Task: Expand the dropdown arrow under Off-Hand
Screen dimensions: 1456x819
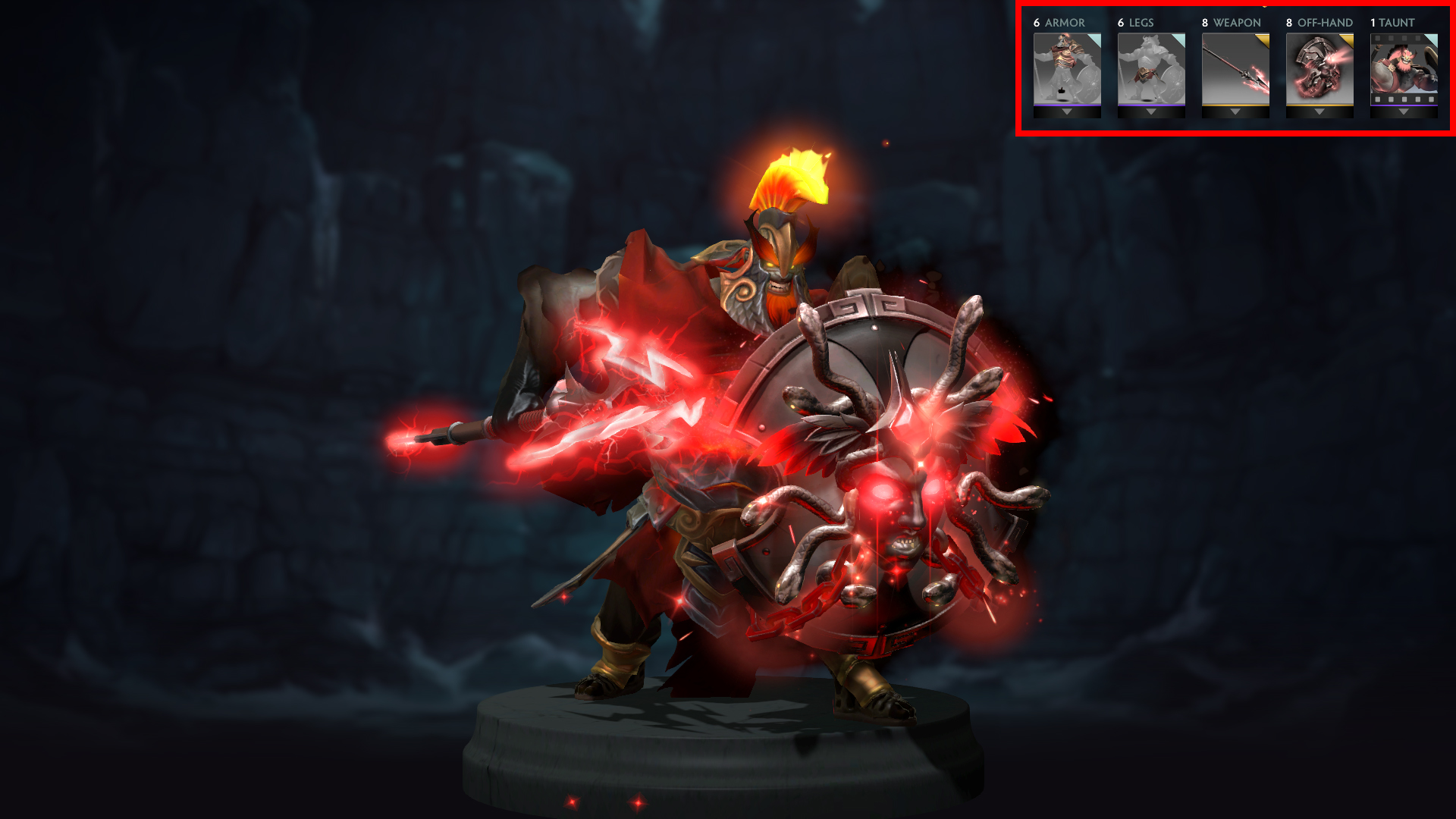Action: 1319,112
